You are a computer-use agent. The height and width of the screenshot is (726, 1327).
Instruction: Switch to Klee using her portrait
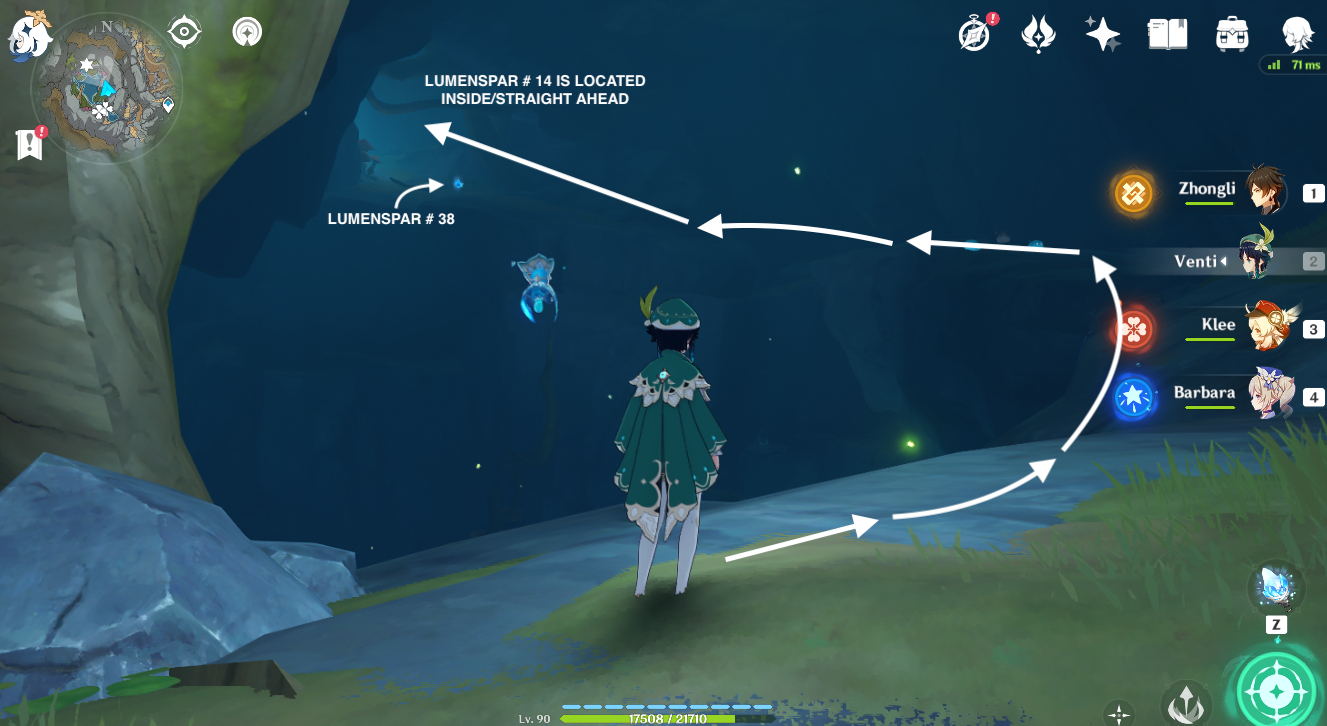1270,325
